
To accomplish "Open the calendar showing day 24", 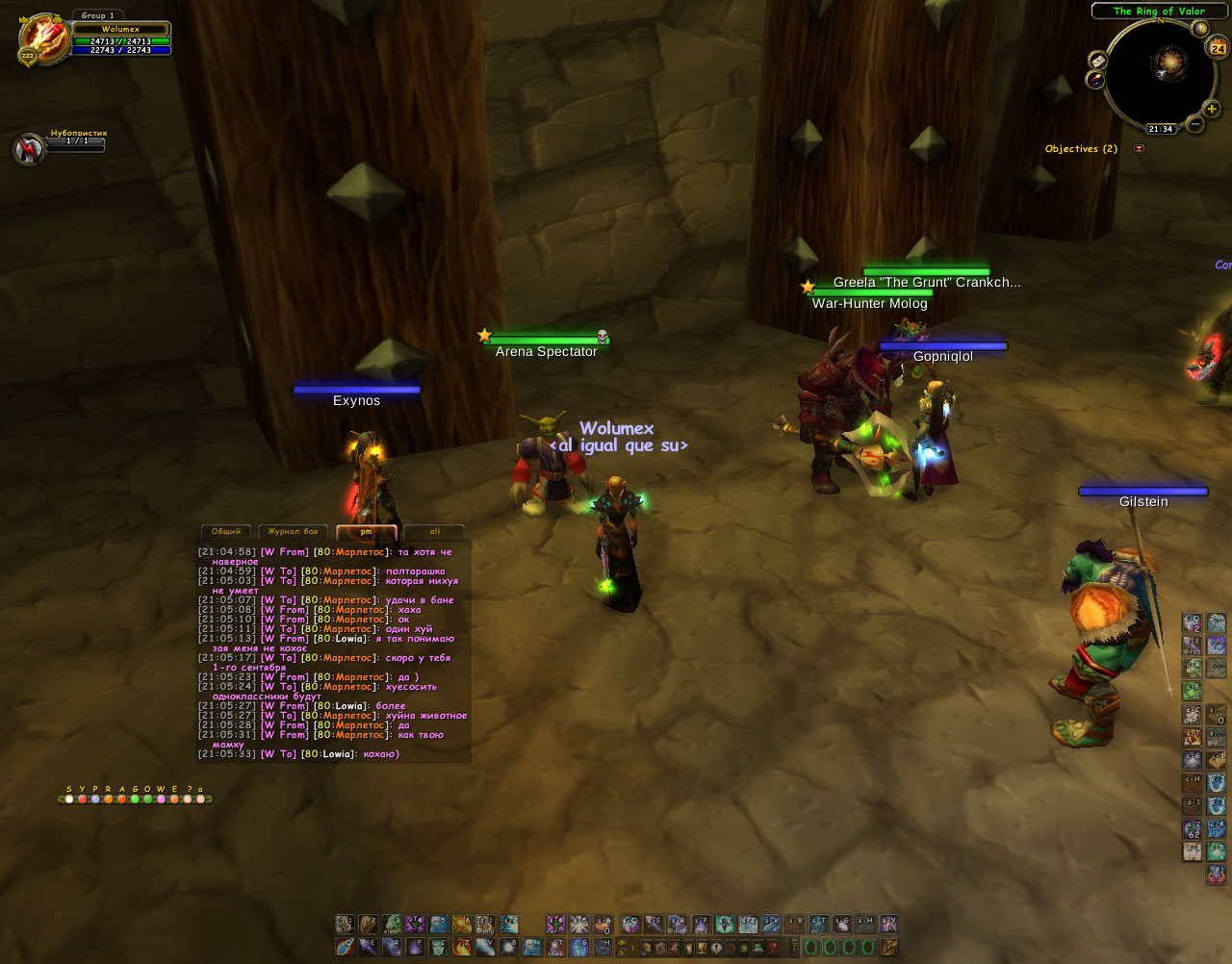I will pos(1218,48).
